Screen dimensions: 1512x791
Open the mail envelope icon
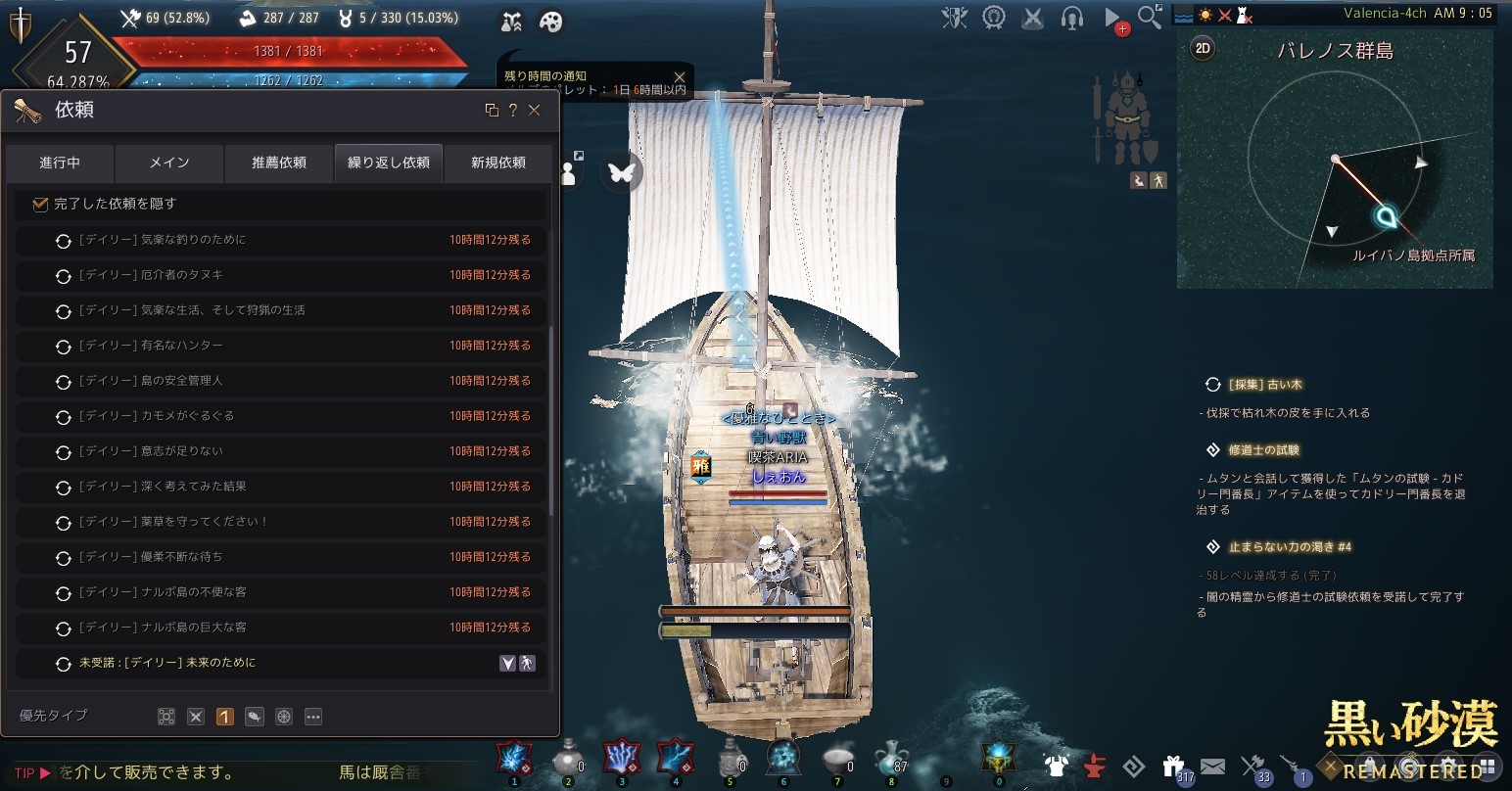click(x=1212, y=766)
